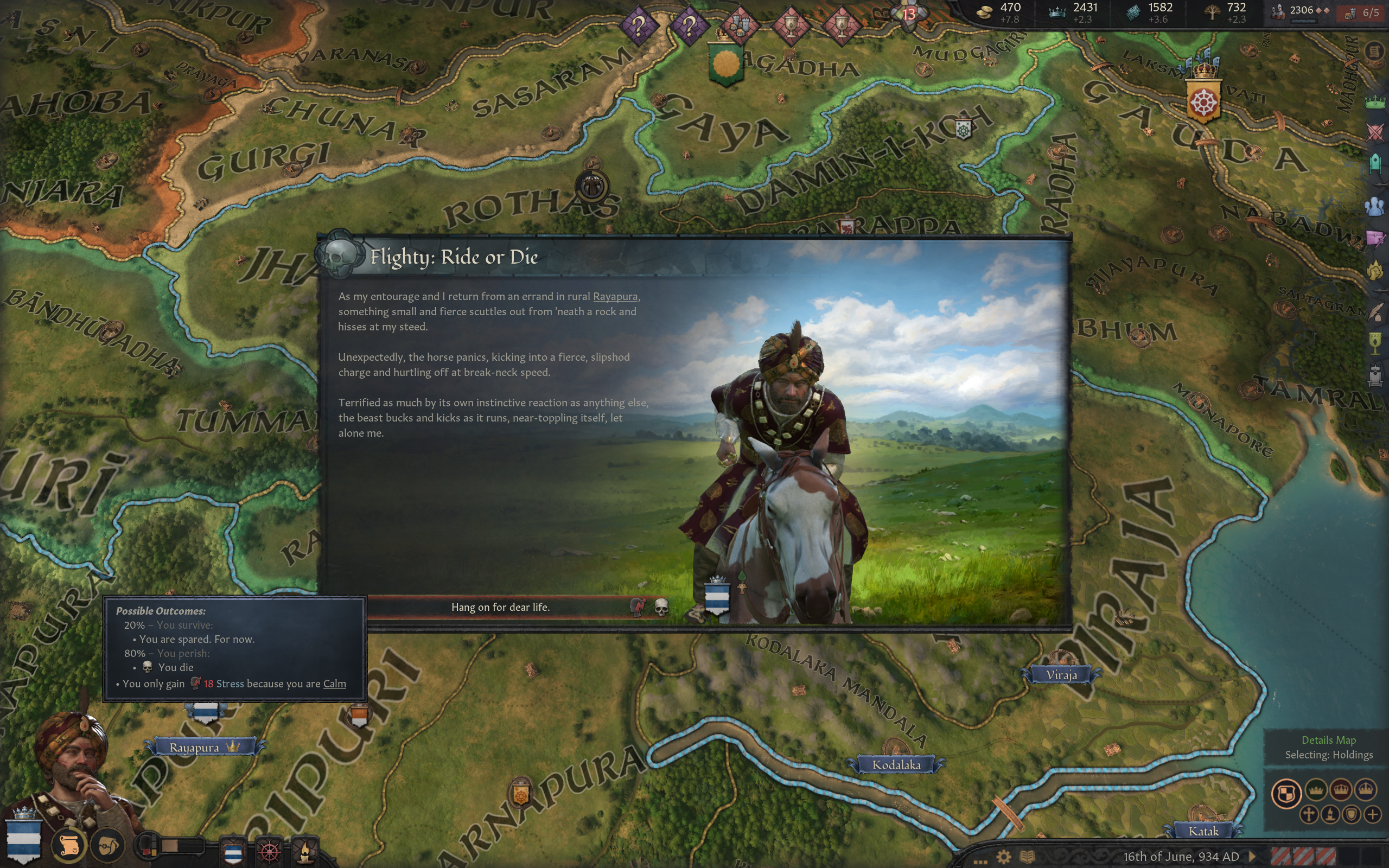Open the encyclopedia book icon
The height and width of the screenshot is (868, 1389).
[x=1027, y=857]
